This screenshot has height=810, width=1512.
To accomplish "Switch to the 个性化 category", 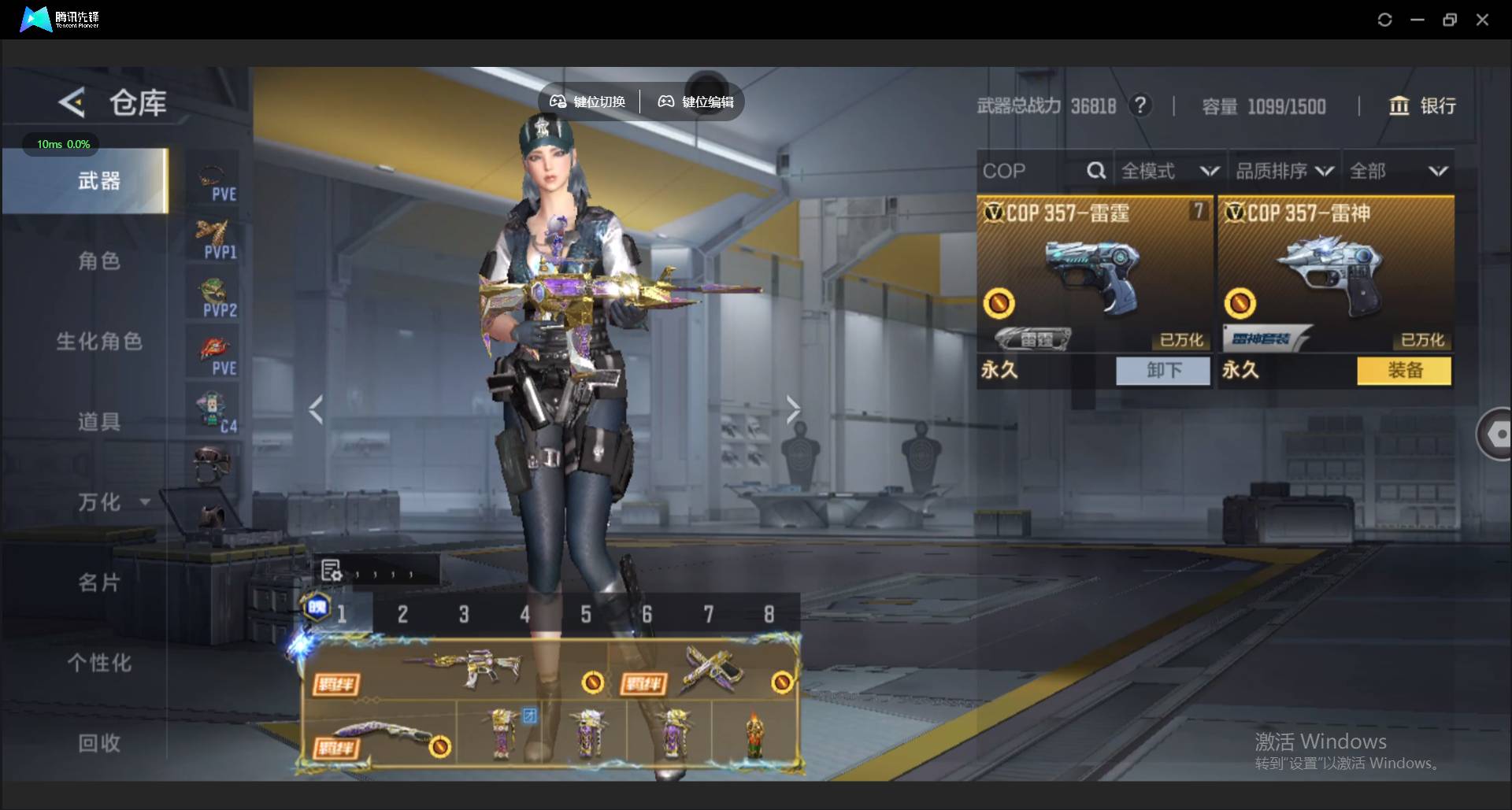I will pyautogui.click(x=99, y=663).
